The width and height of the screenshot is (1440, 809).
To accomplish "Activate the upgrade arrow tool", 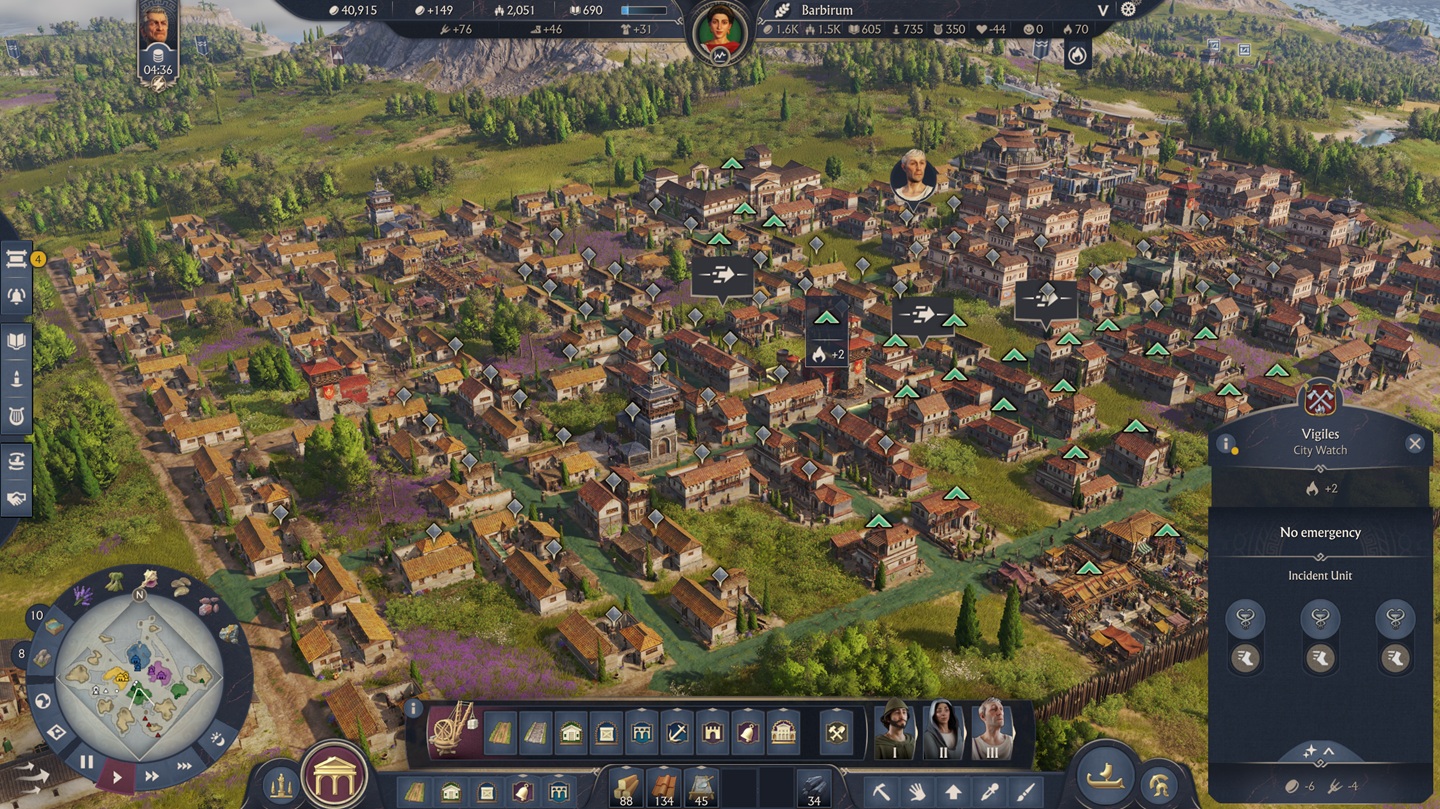I will click(x=953, y=792).
